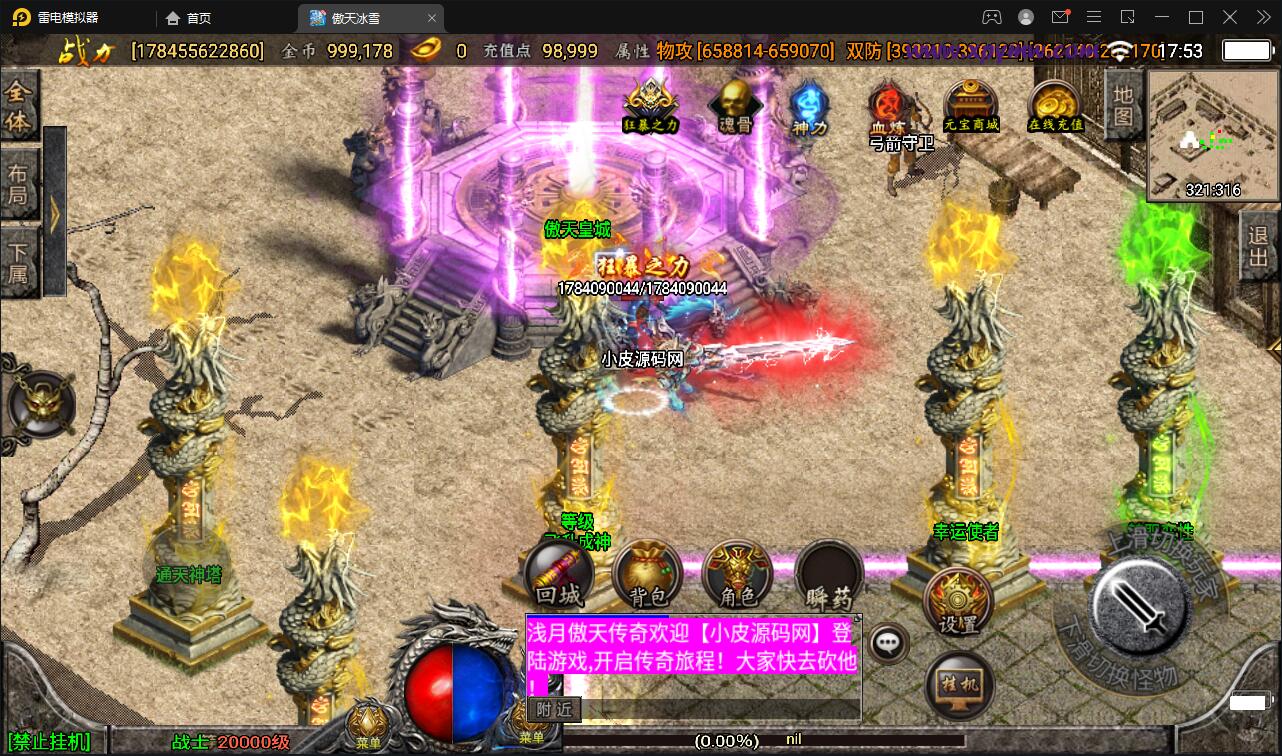Select the 下属 subordinates tab
1282x756 pixels.
pos(18,261)
